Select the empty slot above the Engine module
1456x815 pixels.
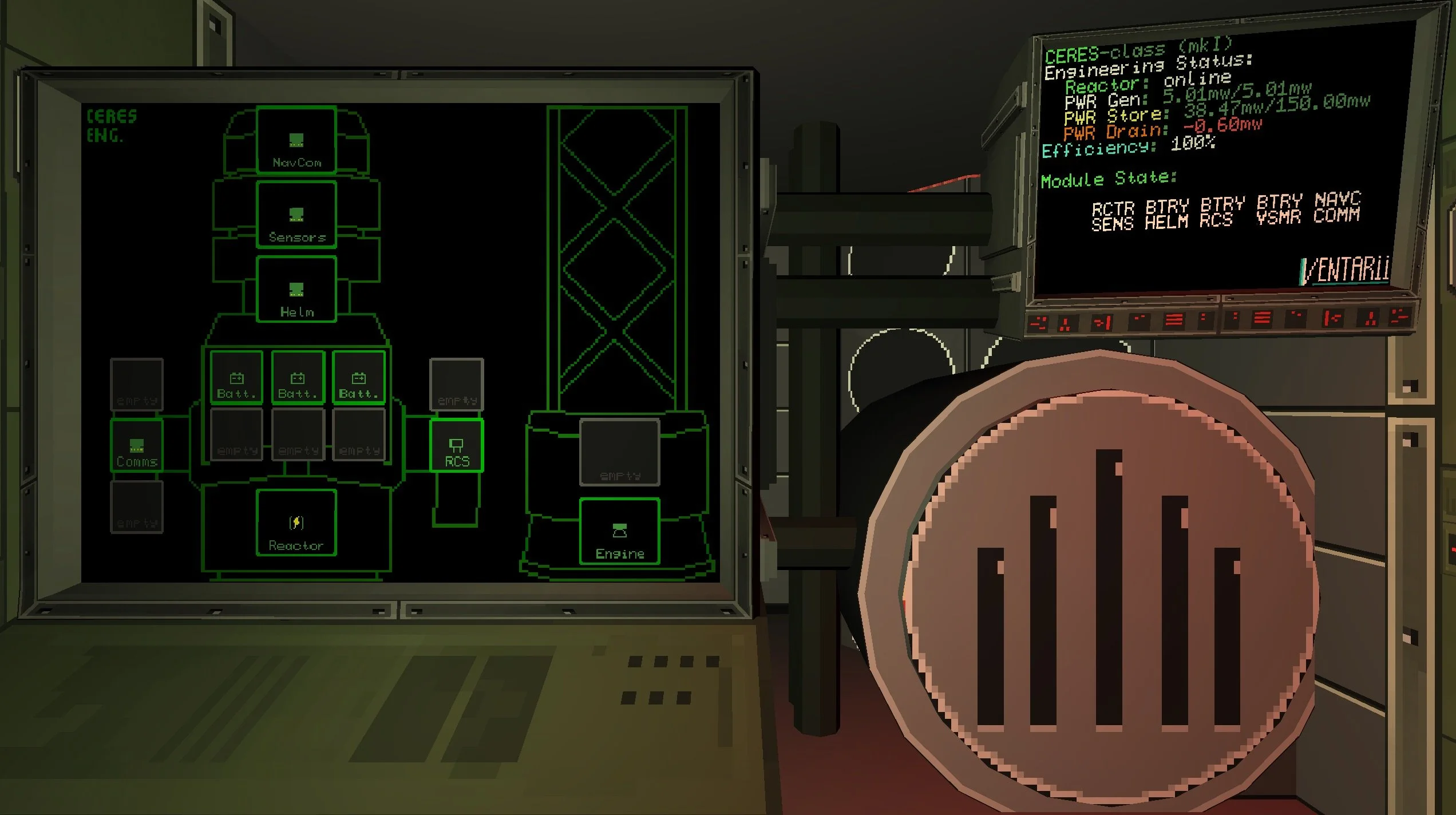620,452
